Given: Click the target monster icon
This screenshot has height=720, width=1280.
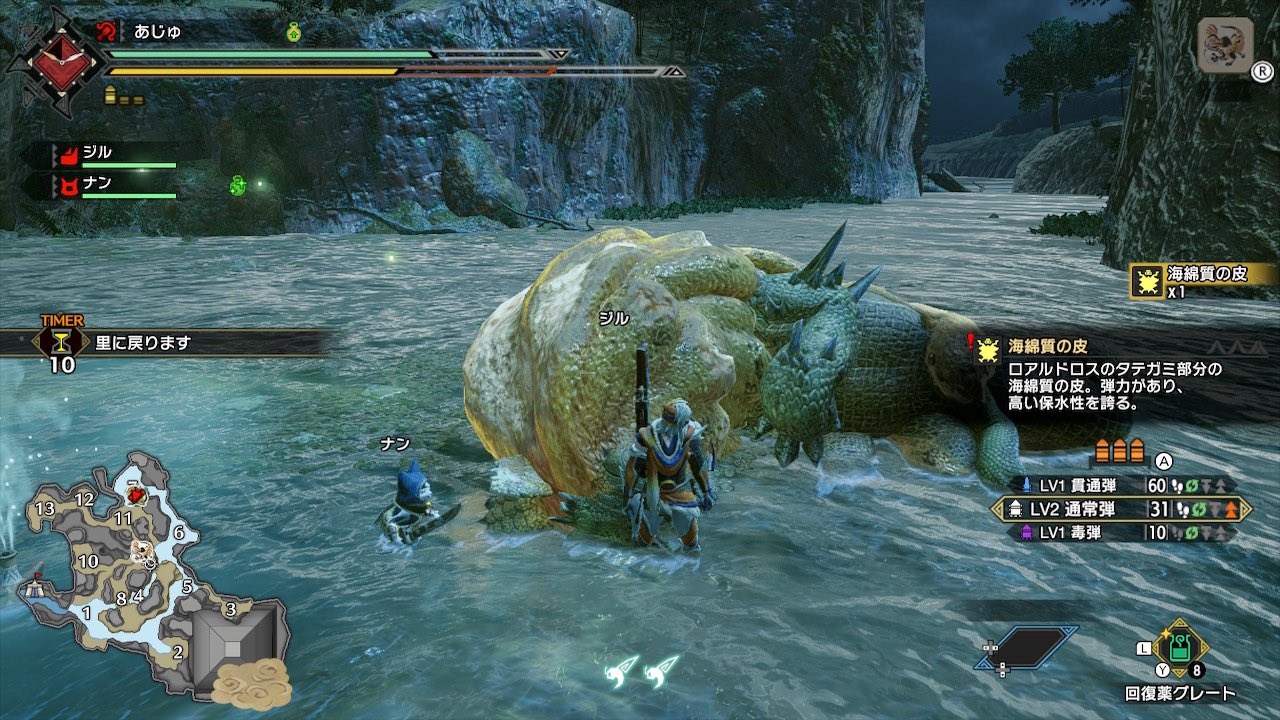Looking at the screenshot, I should click(x=1224, y=46).
